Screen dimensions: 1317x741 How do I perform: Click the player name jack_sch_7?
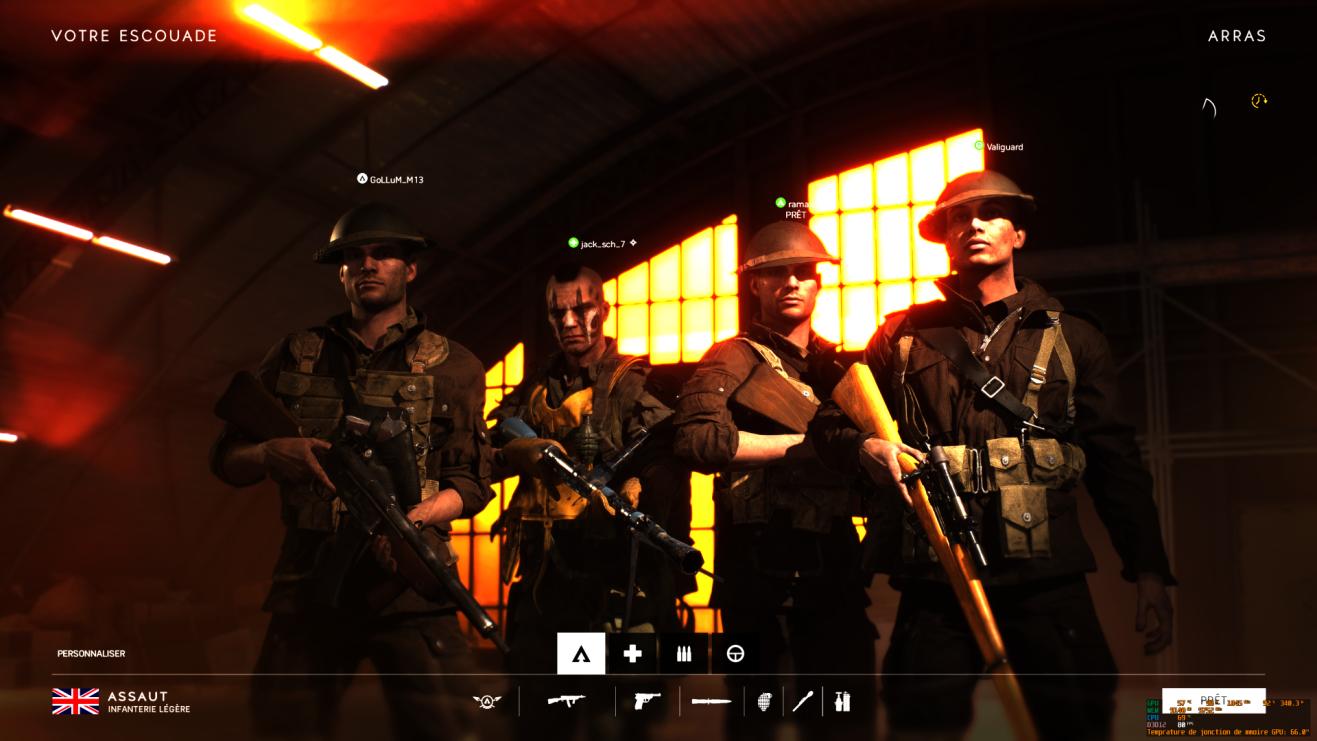[x=602, y=240]
